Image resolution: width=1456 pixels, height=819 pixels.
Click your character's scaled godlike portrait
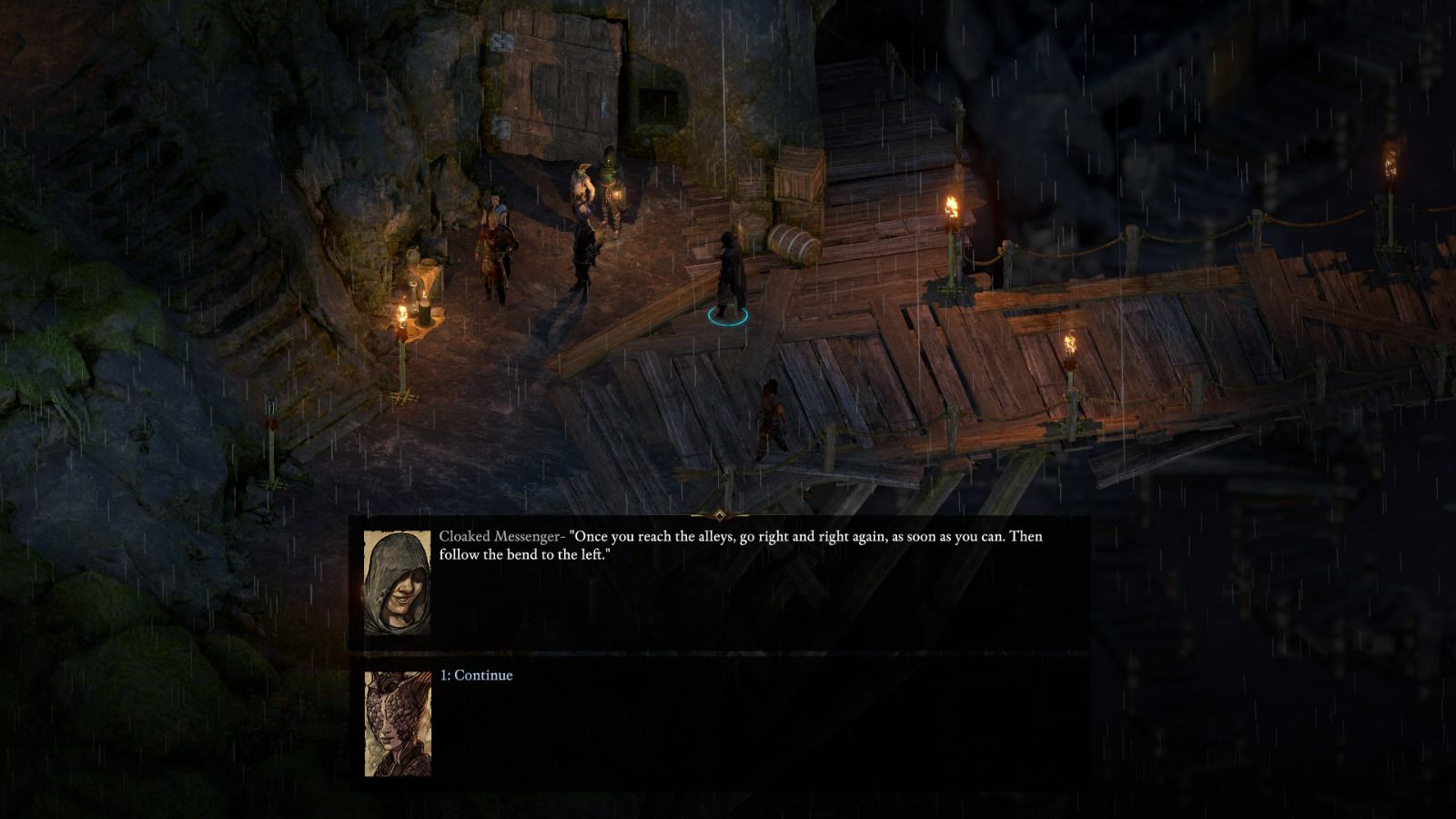coord(398,727)
